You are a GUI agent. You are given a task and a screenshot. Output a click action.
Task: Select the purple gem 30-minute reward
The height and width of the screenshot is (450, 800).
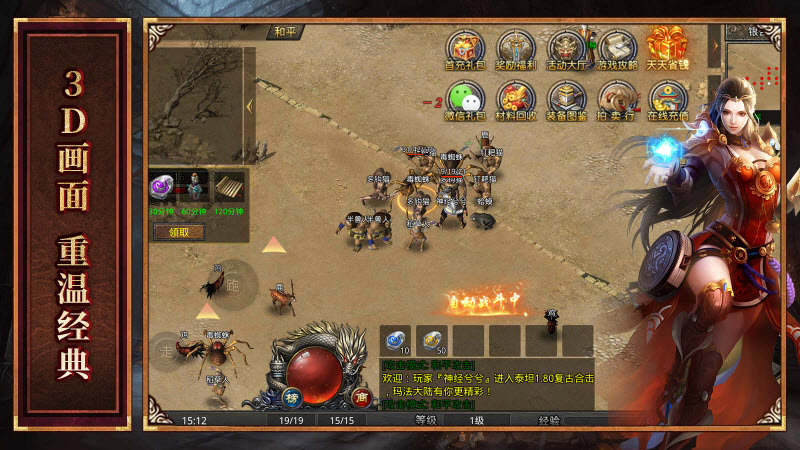click(x=161, y=186)
